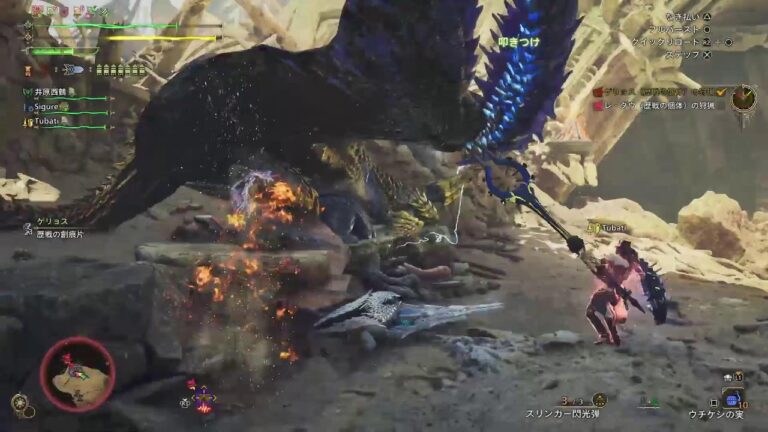
Task: Select party member 井原西鶴 in the list
Action: pyautogui.click(x=50, y=92)
